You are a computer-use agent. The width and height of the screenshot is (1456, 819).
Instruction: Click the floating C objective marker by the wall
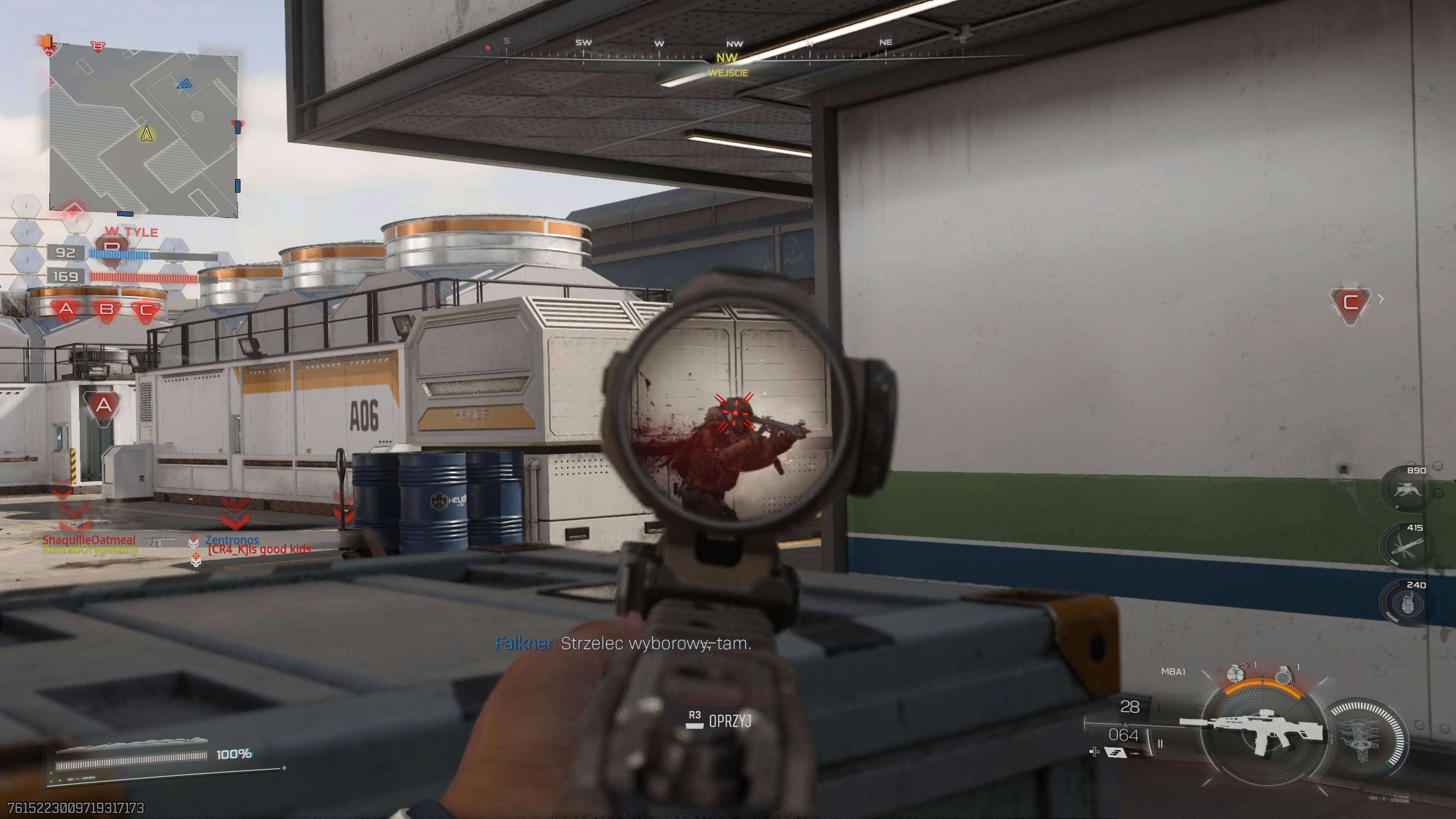pyautogui.click(x=1350, y=303)
